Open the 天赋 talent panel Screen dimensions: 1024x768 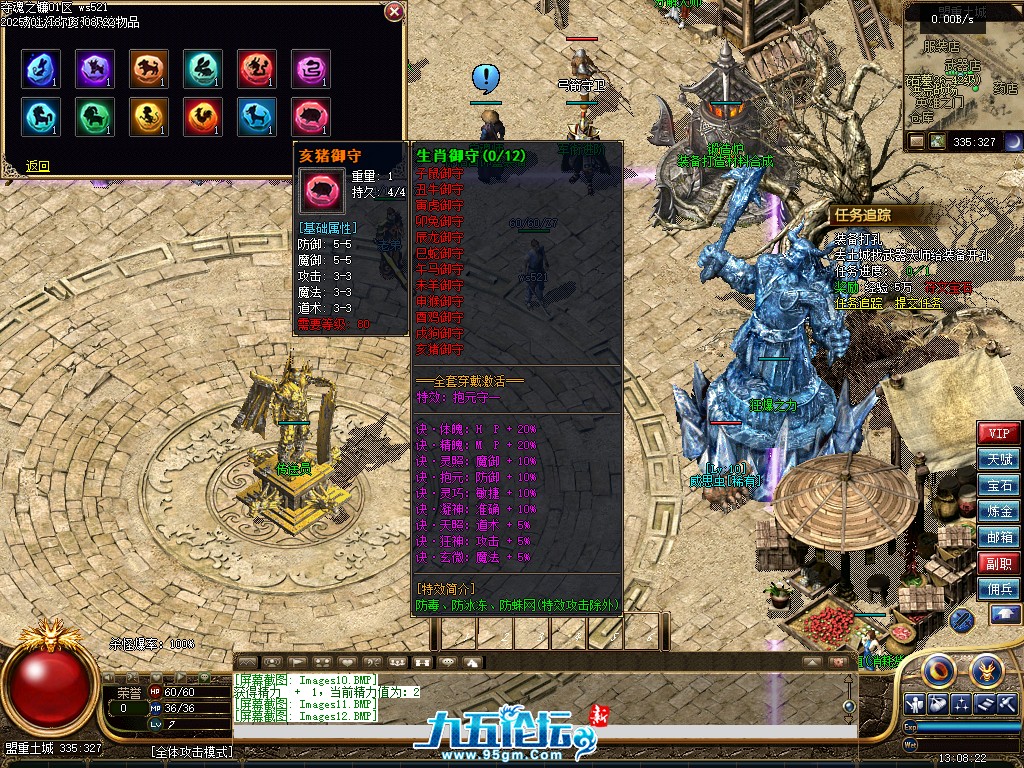[x=999, y=459]
